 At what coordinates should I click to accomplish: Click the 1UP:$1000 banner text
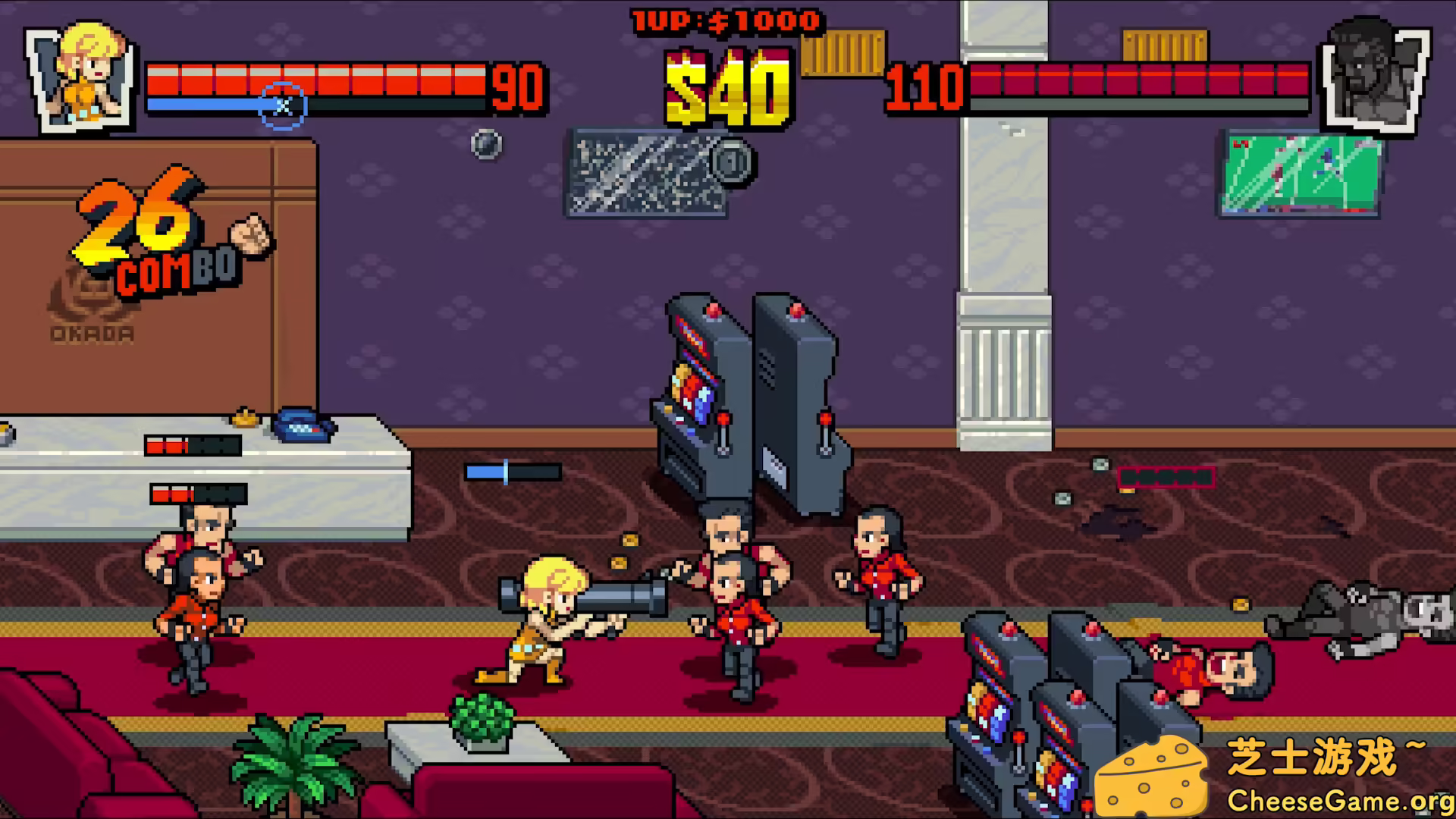coord(724,19)
